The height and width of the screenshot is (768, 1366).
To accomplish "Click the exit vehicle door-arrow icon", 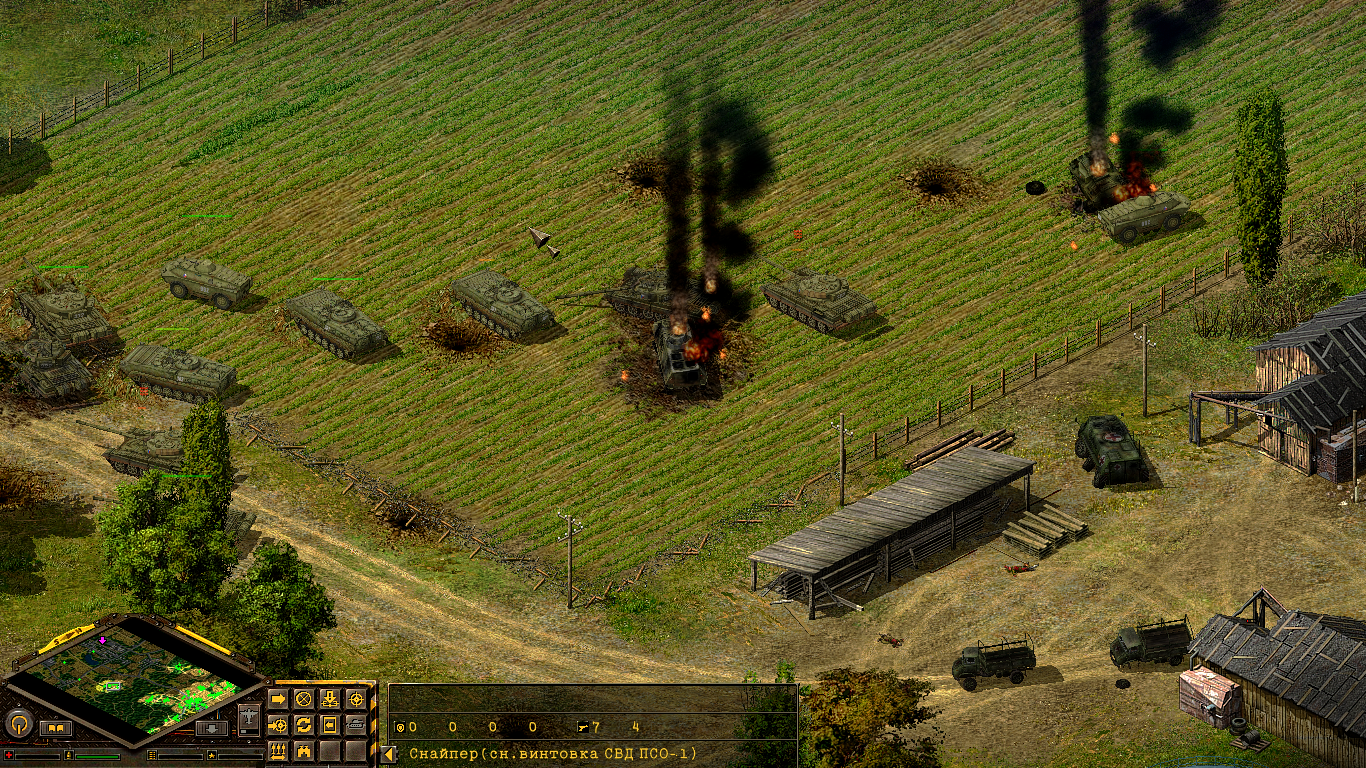I will click(x=330, y=725).
